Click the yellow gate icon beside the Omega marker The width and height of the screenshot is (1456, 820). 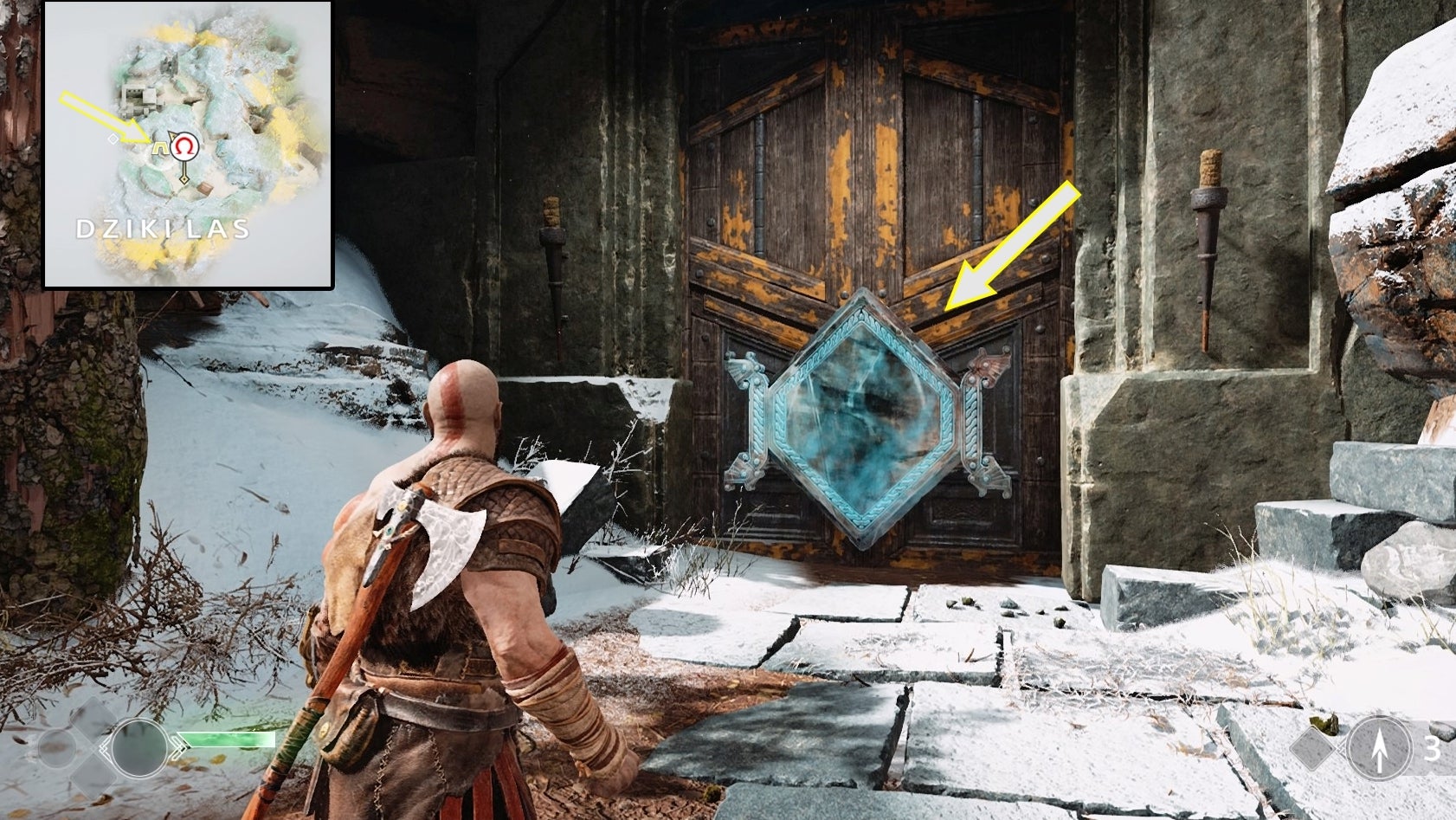(159, 149)
